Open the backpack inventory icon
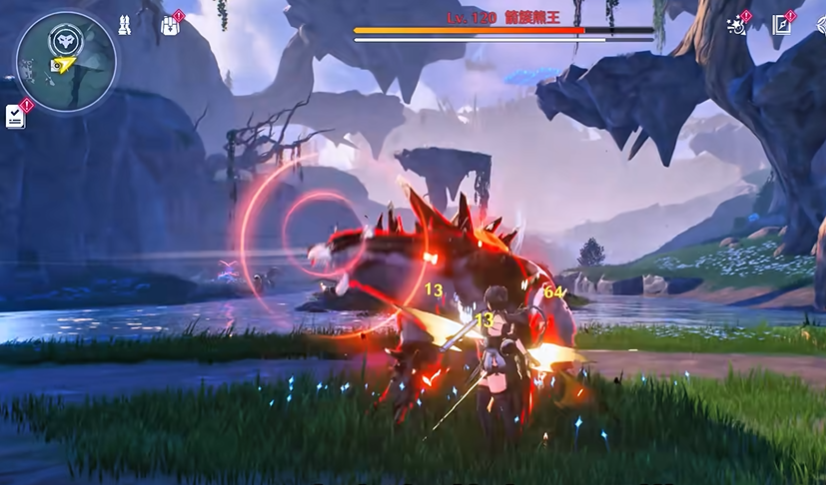The image size is (826, 485). coord(170,25)
